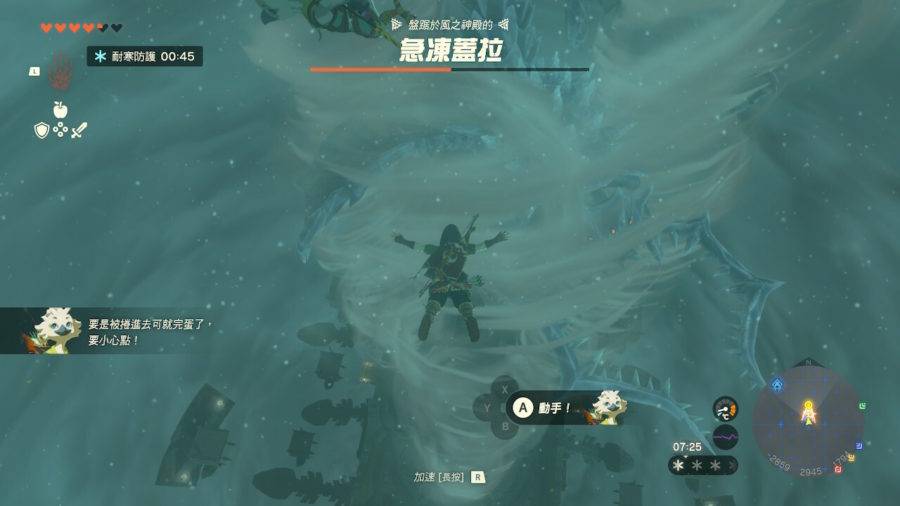Image resolution: width=900 pixels, height=506 pixels.
Task: Click the 耐寒防護 cold resistance buff
Action: (145, 57)
